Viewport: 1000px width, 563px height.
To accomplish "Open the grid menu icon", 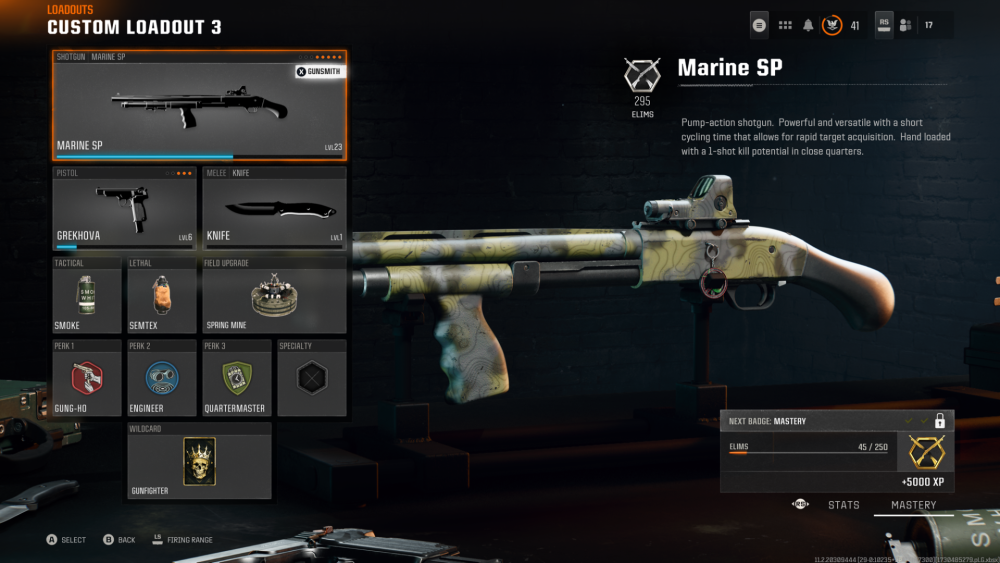I will [785, 25].
